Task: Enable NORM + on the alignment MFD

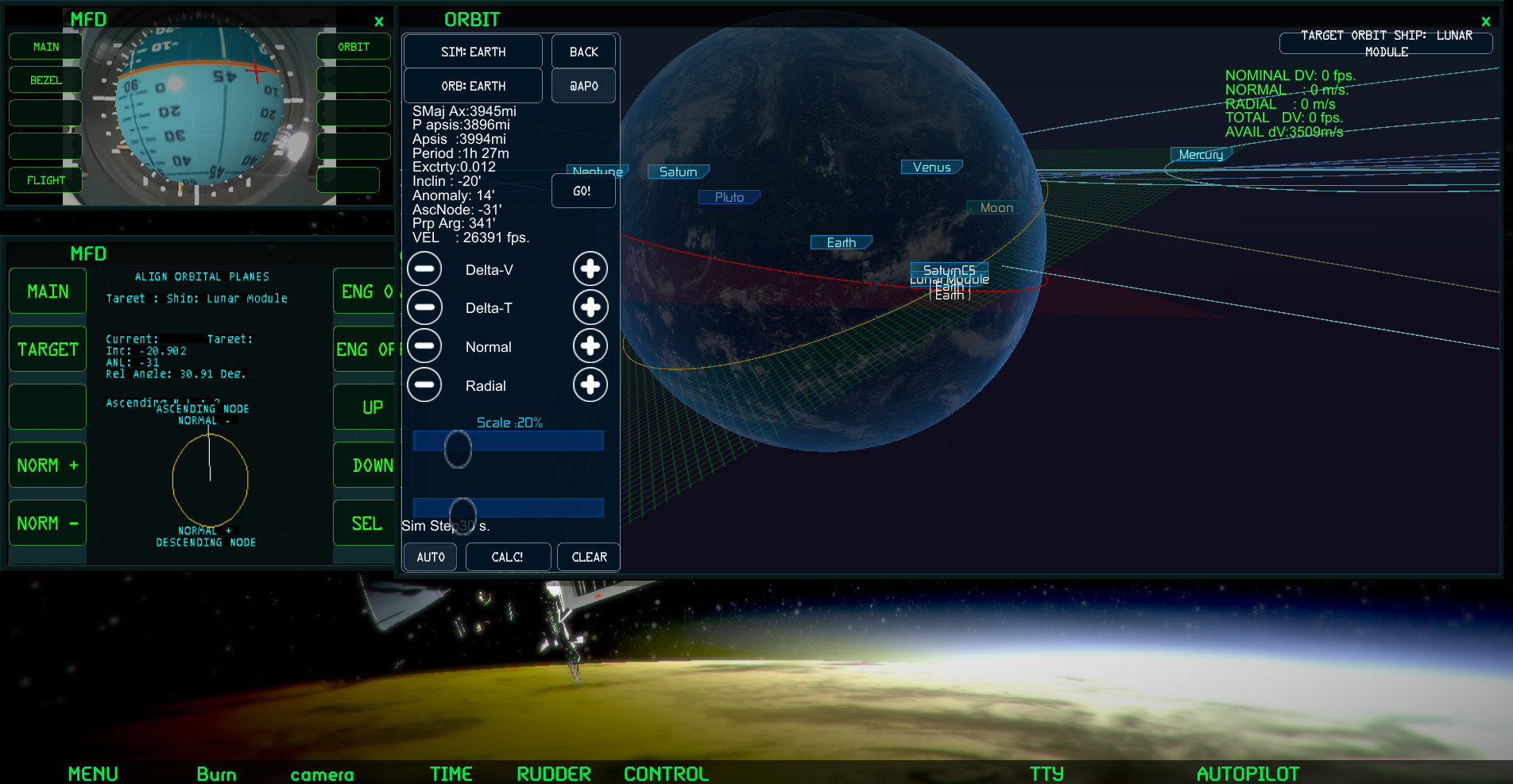Action: [x=47, y=465]
